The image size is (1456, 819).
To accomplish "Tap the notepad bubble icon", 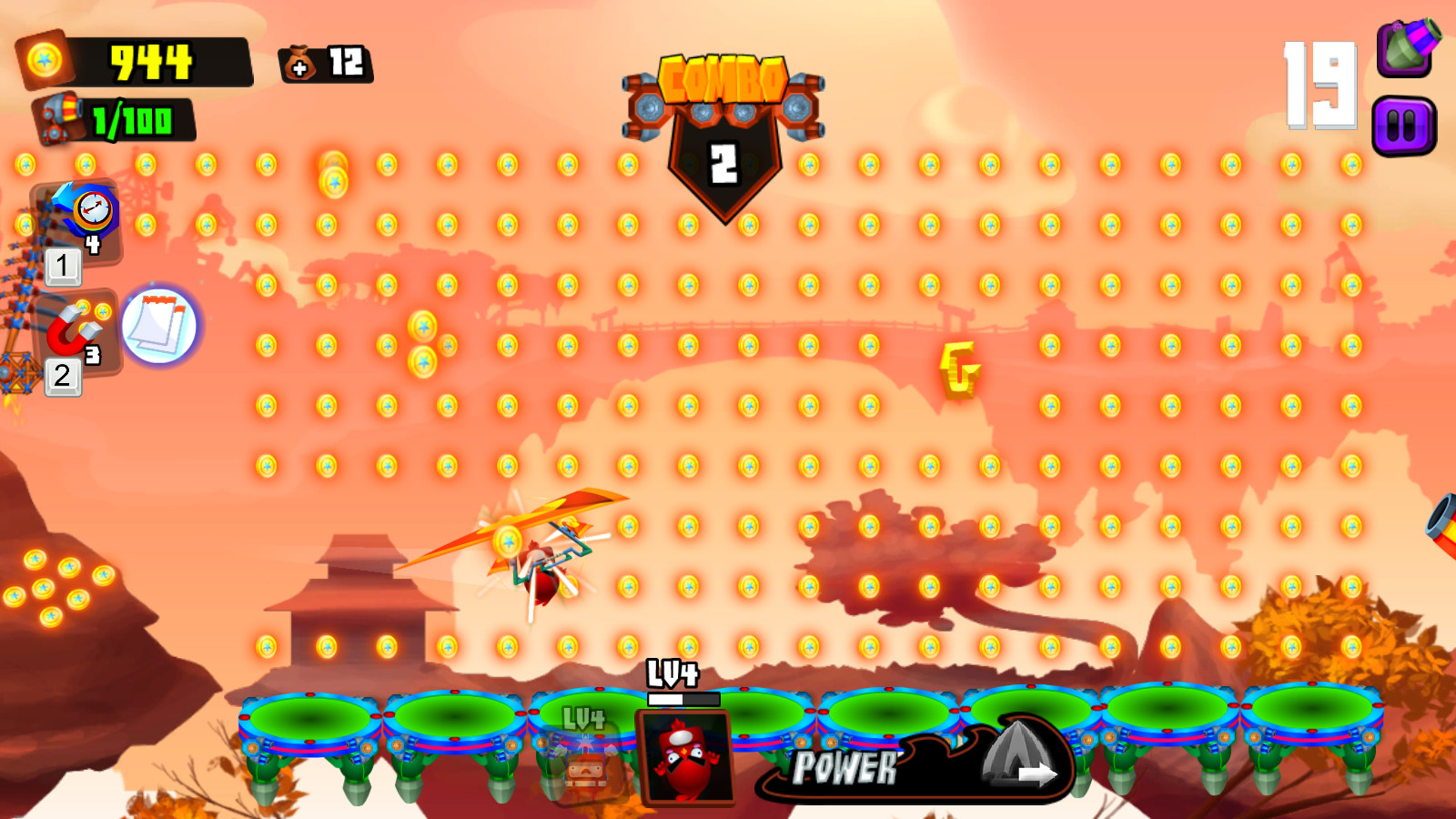I will pyautogui.click(x=159, y=326).
